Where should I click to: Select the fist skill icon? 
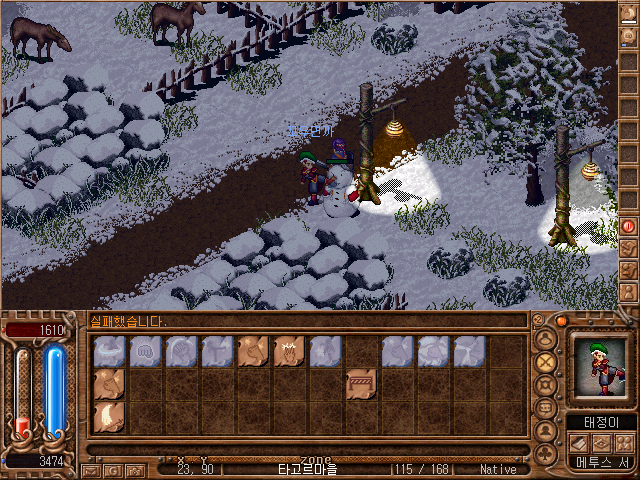coord(145,350)
